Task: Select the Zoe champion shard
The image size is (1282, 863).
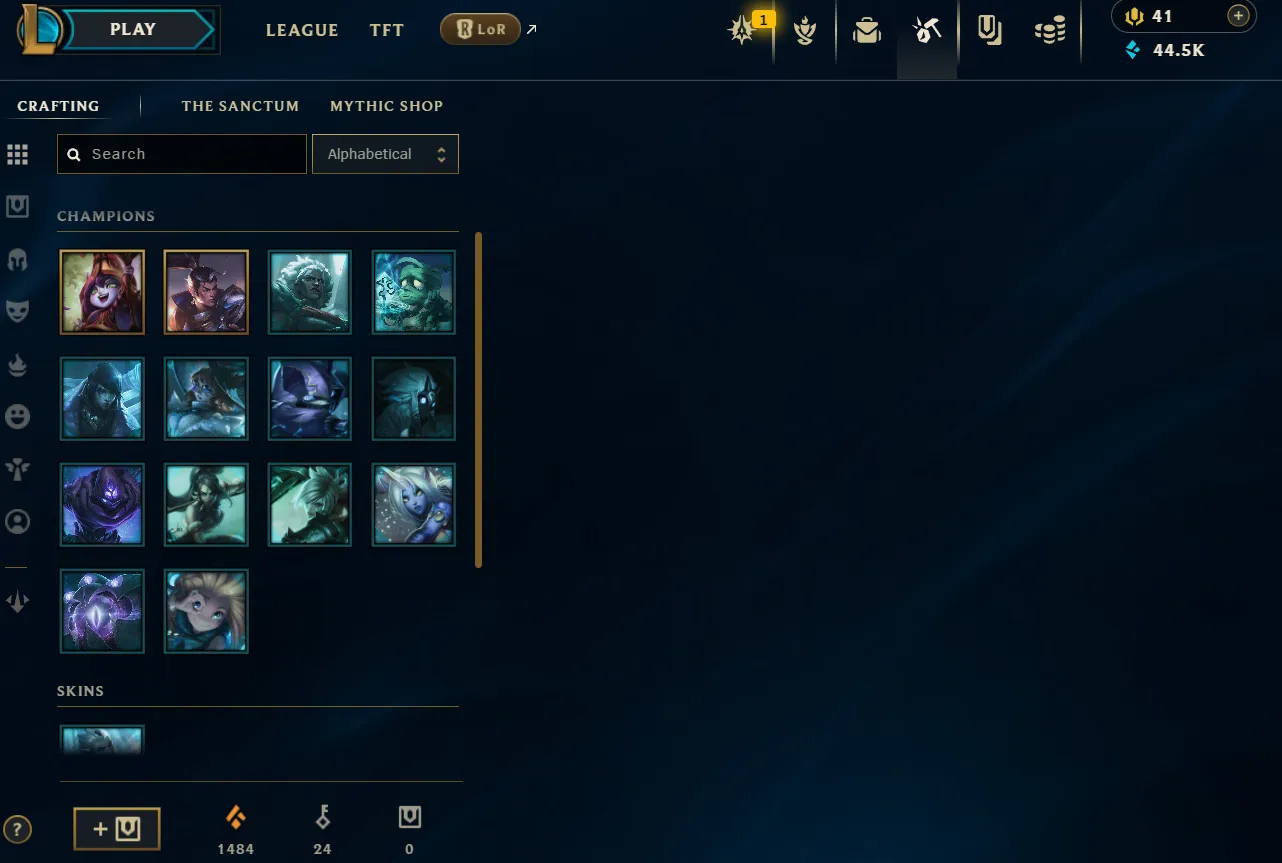Action: [x=206, y=610]
